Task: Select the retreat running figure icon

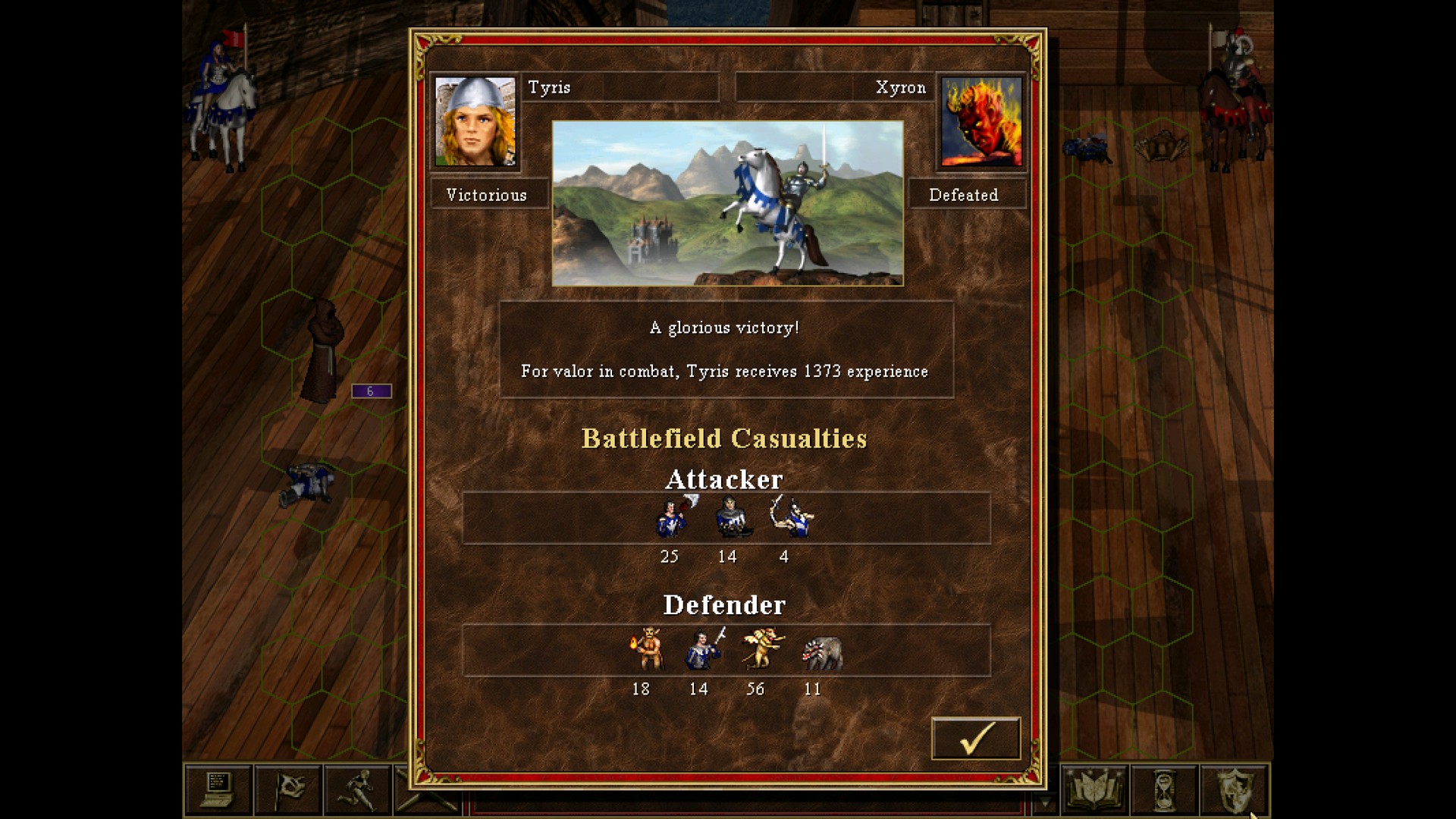Action: click(356, 789)
